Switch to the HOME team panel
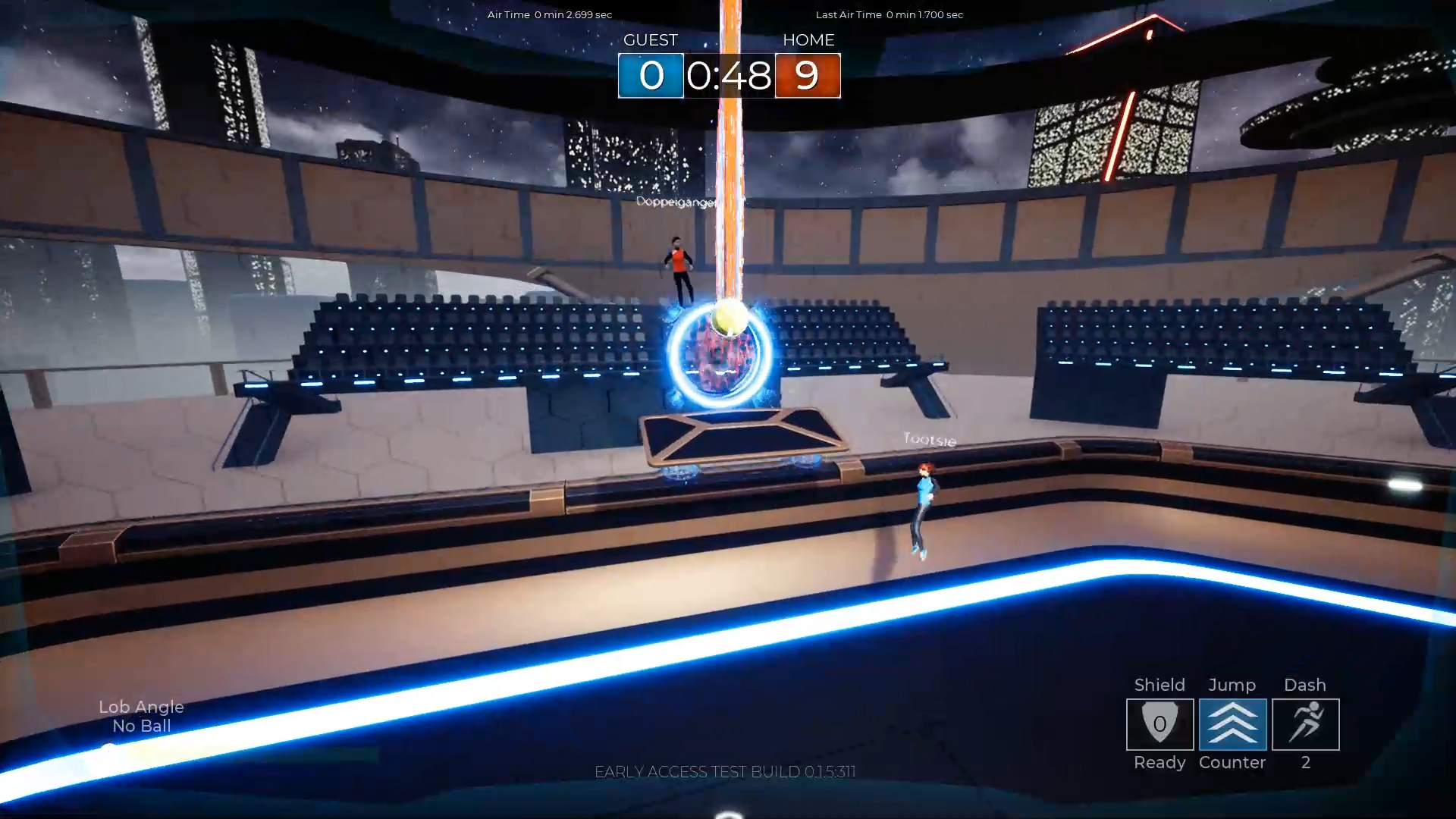This screenshot has height=819, width=1456. 808,40
